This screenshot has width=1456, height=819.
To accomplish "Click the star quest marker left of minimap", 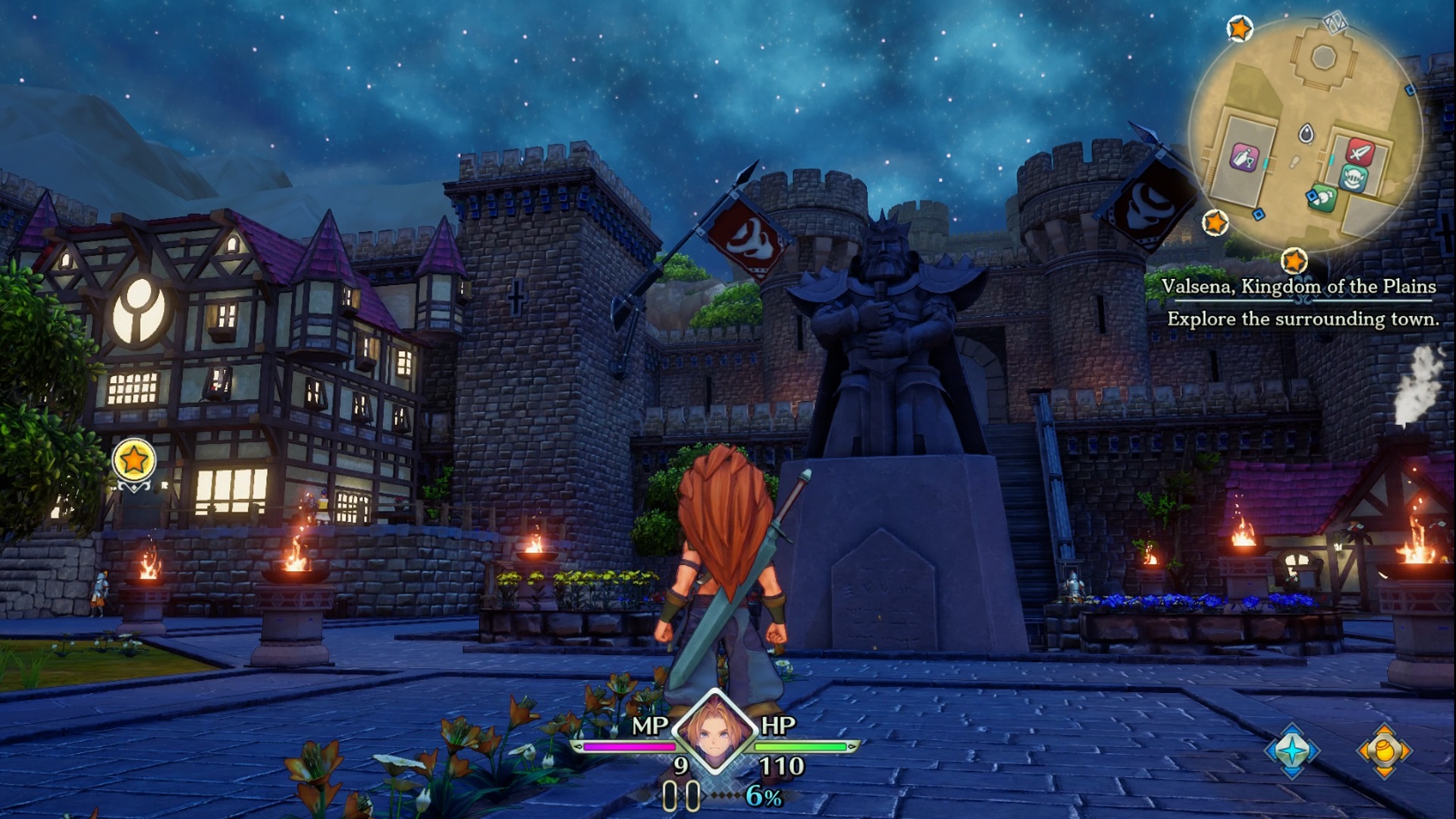I will [1216, 222].
